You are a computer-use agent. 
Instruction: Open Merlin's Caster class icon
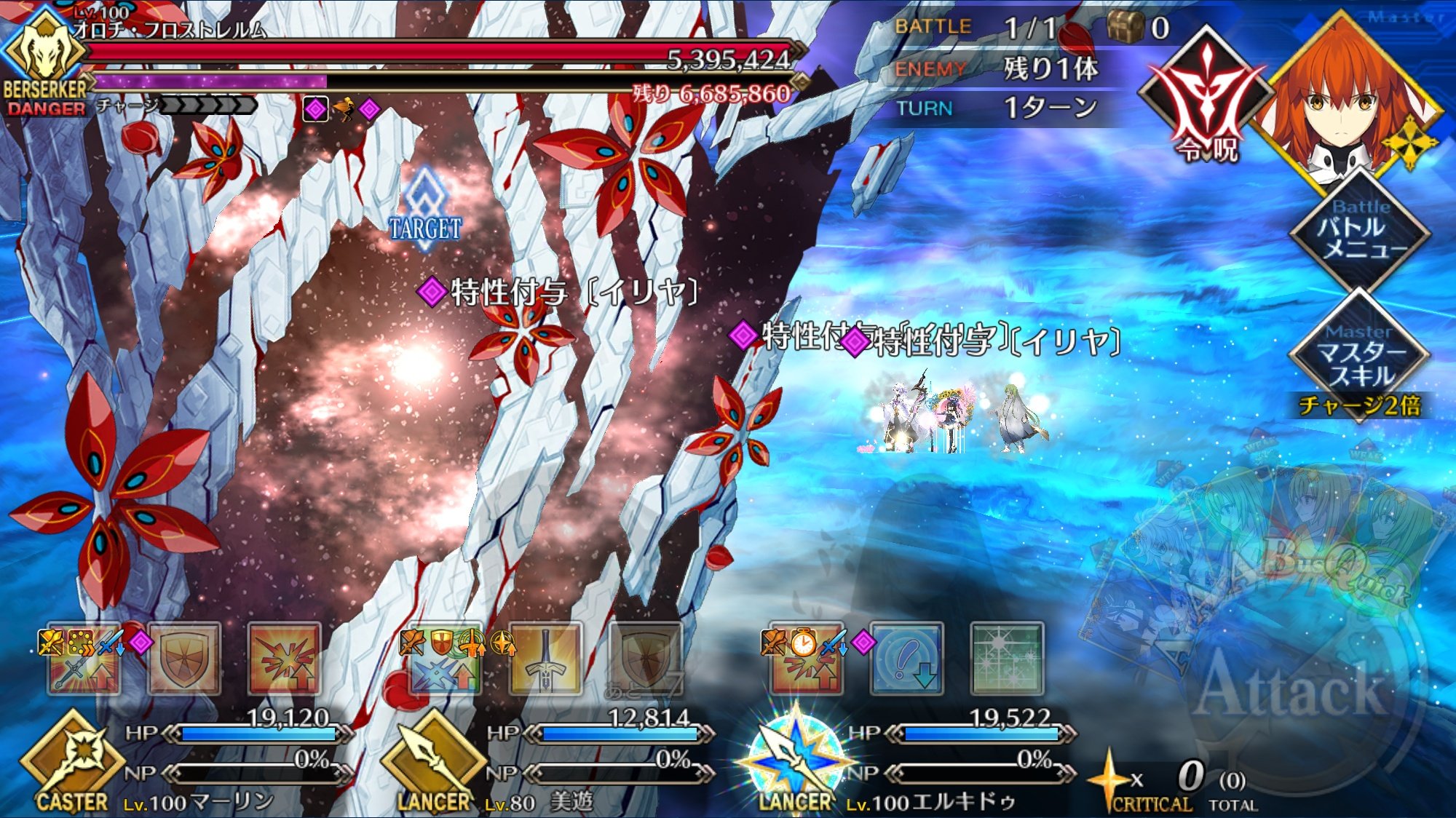[x=71, y=761]
